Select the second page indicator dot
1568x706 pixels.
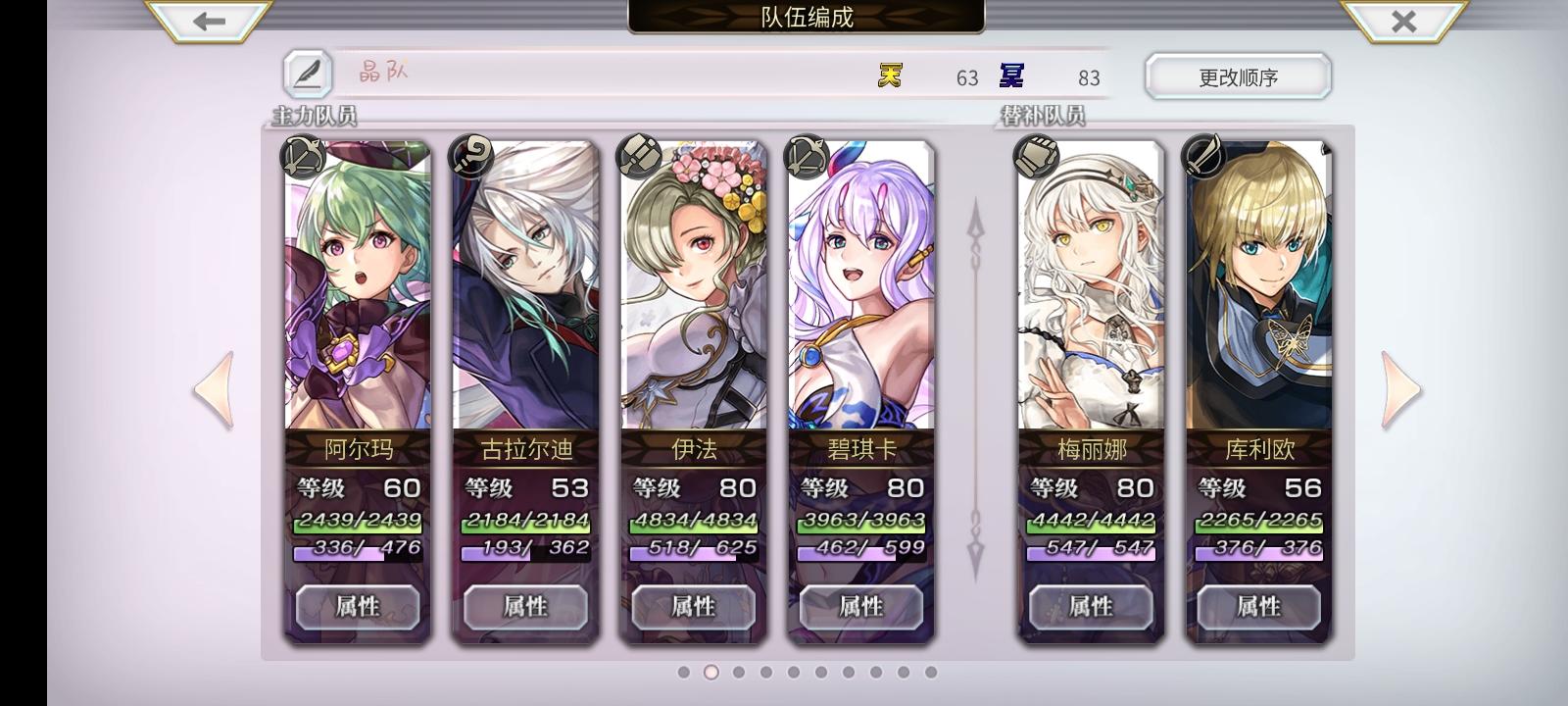tap(710, 673)
